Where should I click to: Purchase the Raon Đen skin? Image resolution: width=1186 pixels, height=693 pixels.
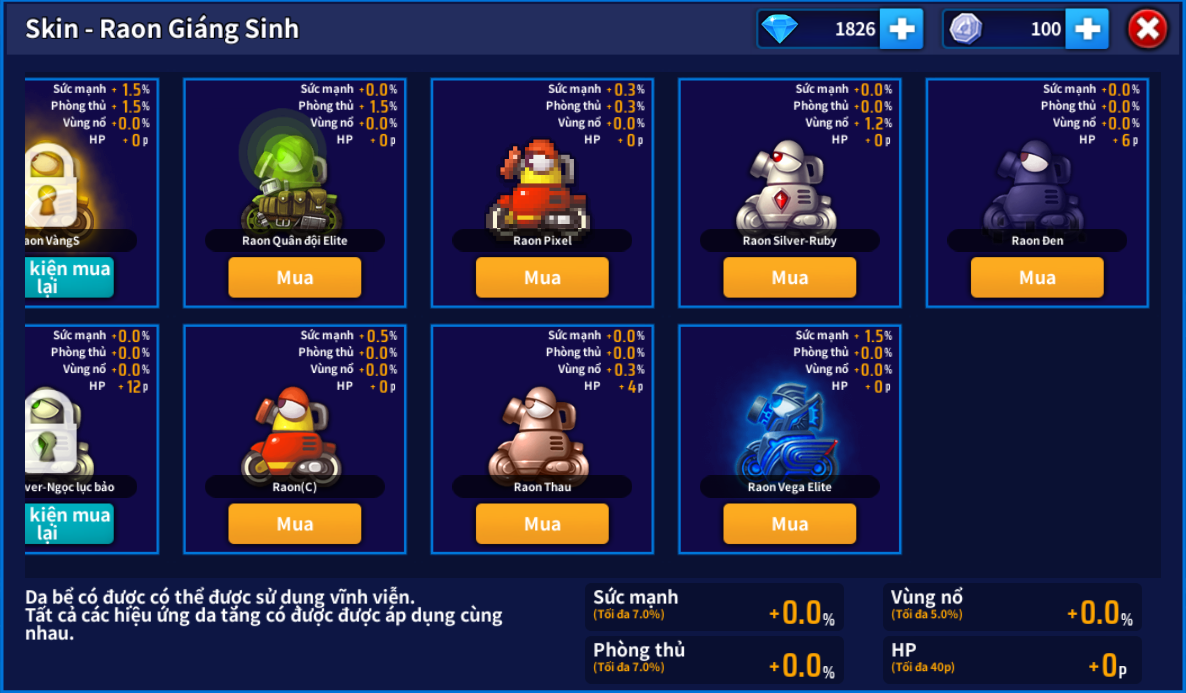(x=1037, y=277)
